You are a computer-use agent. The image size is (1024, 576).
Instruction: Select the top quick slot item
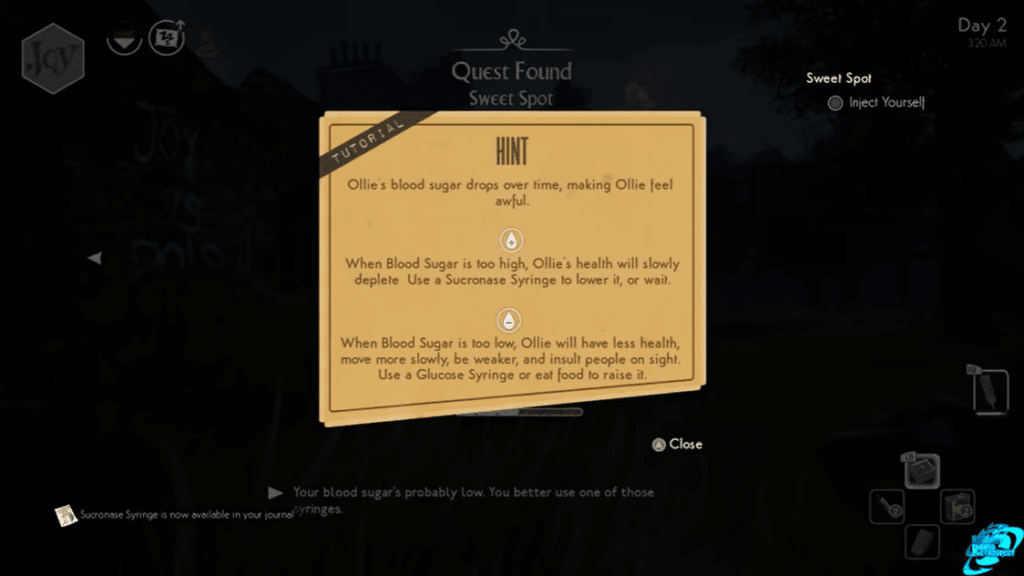point(921,470)
